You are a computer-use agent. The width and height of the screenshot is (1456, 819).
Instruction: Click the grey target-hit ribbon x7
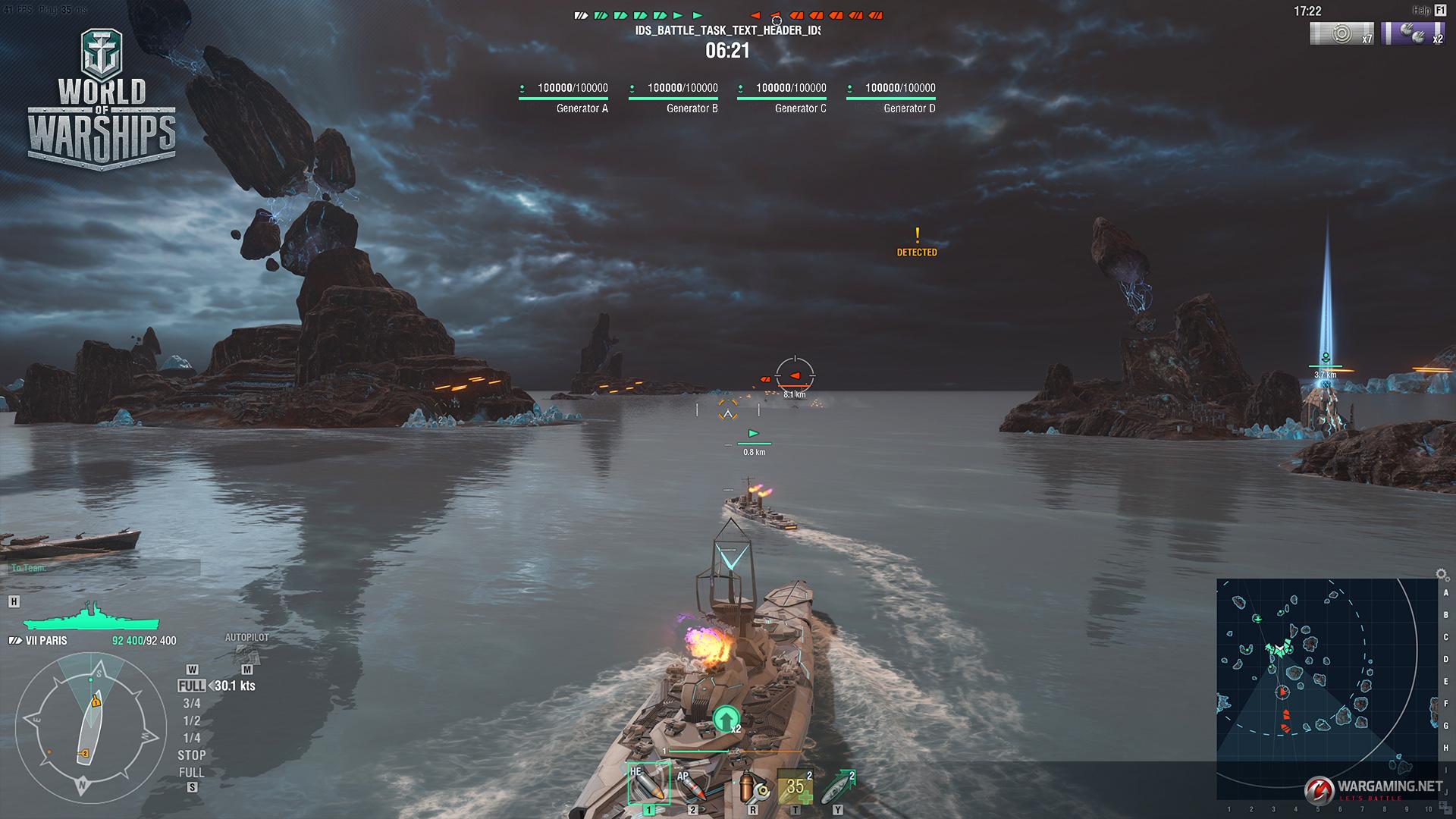pos(1341,34)
